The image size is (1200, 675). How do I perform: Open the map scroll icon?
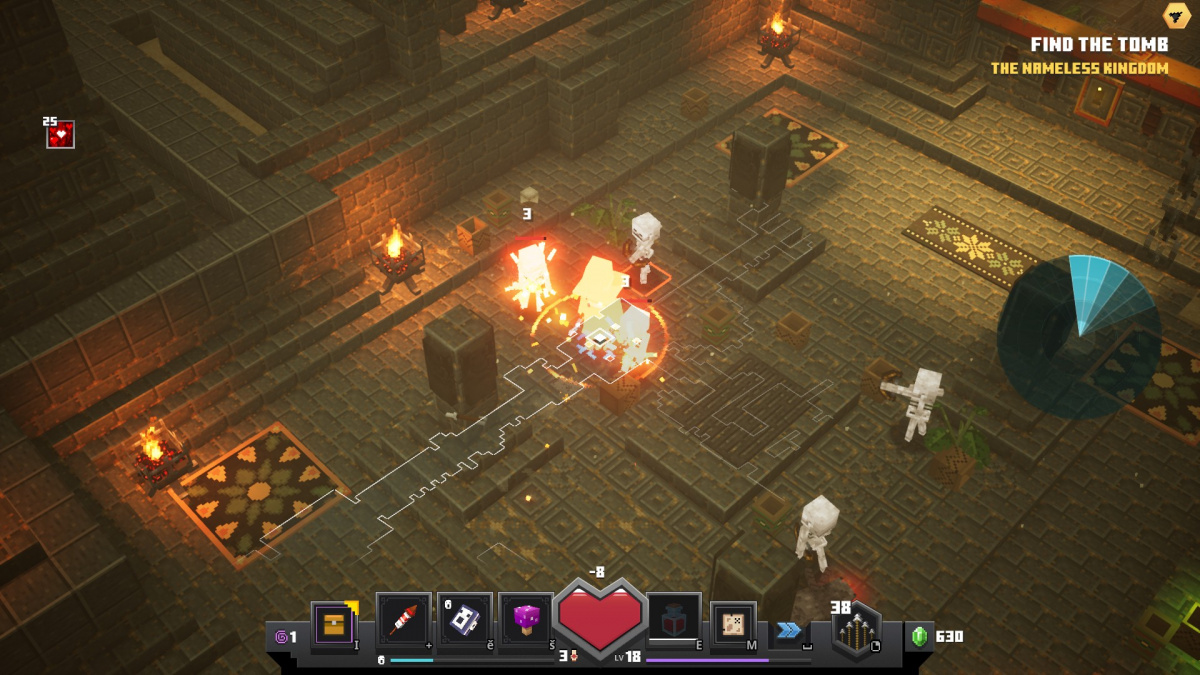[733, 625]
